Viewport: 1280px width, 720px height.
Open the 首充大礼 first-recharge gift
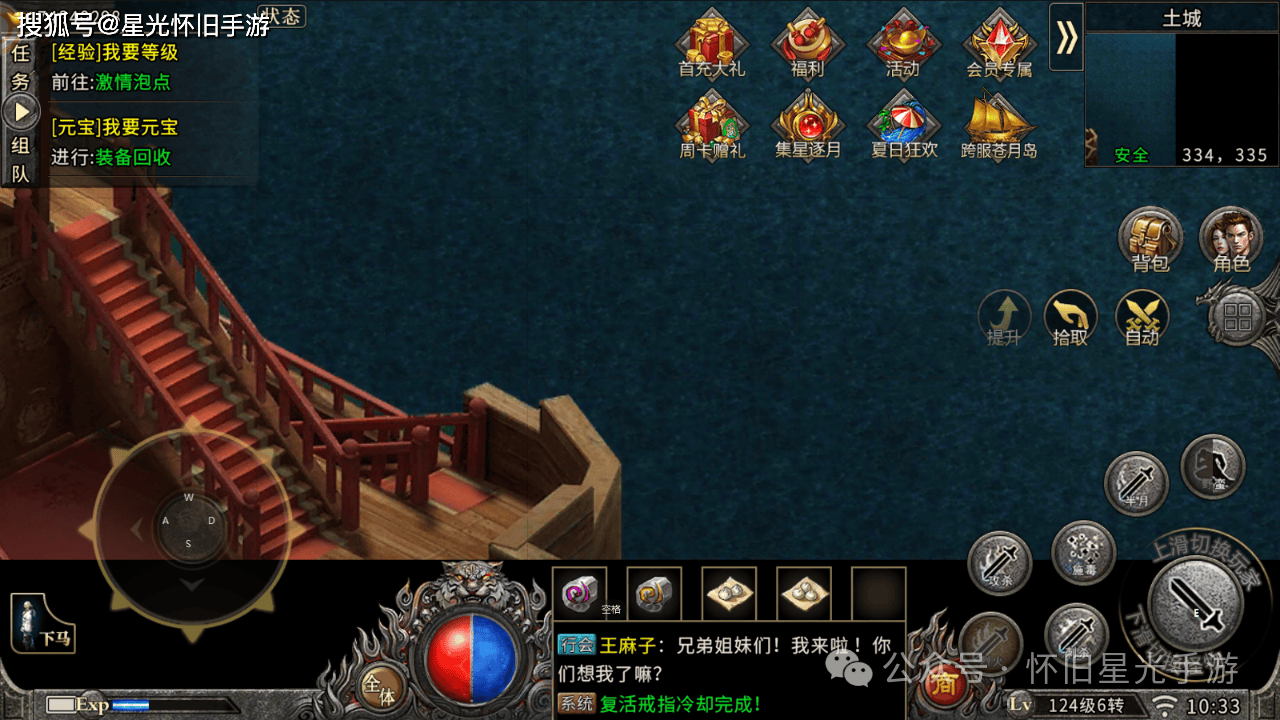(x=711, y=44)
